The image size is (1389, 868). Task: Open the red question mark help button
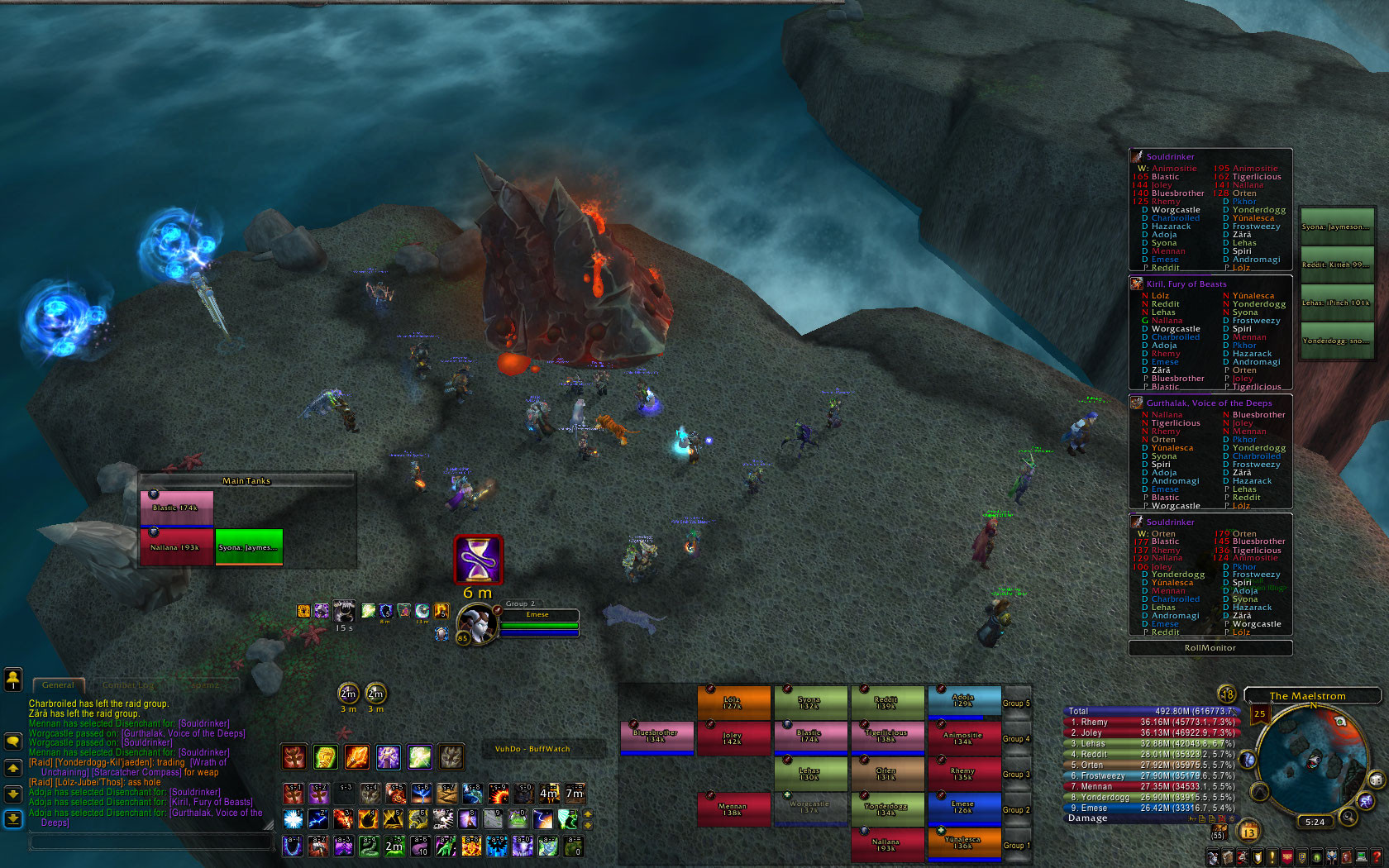tap(1377, 858)
